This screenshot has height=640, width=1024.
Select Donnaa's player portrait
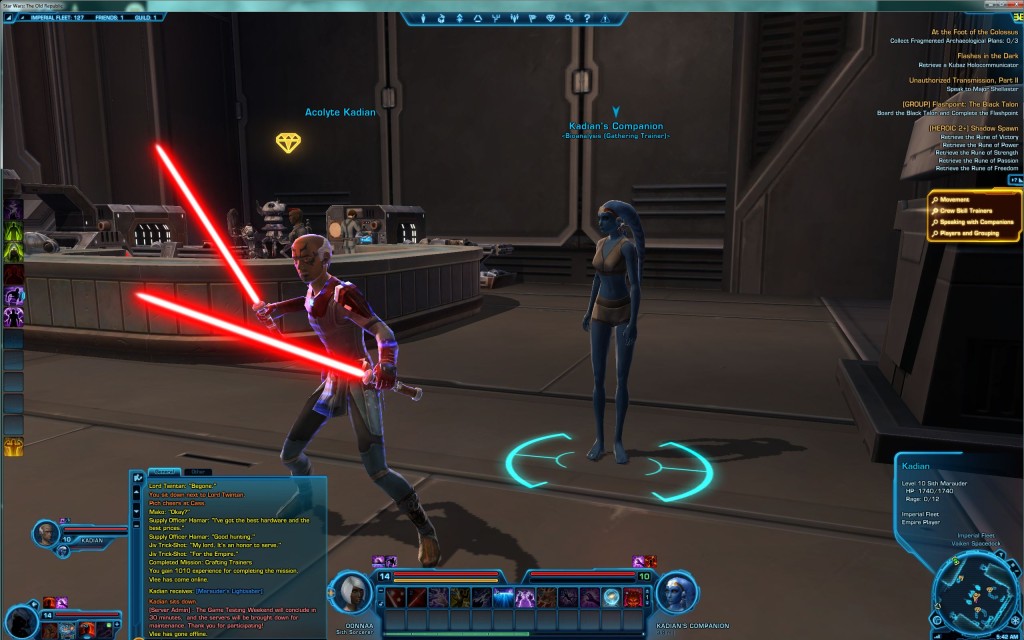coord(352,593)
